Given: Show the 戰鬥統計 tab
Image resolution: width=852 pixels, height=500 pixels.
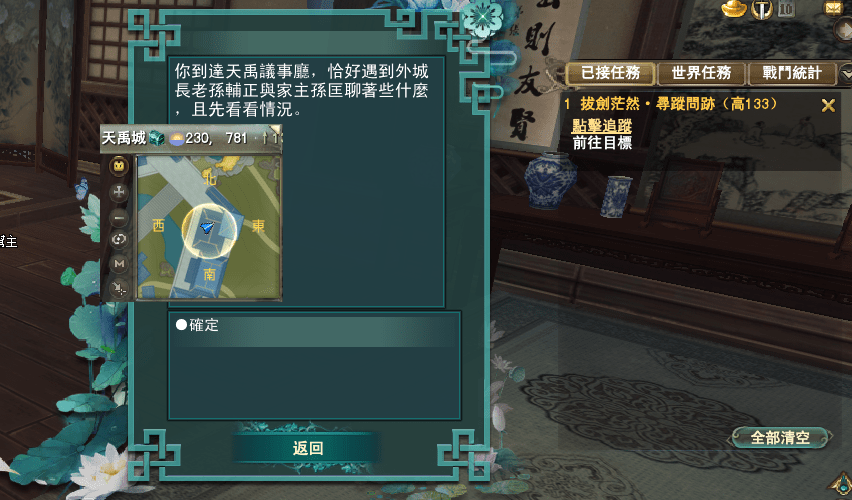Looking at the screenshot, I should click(x=791, y=73).
